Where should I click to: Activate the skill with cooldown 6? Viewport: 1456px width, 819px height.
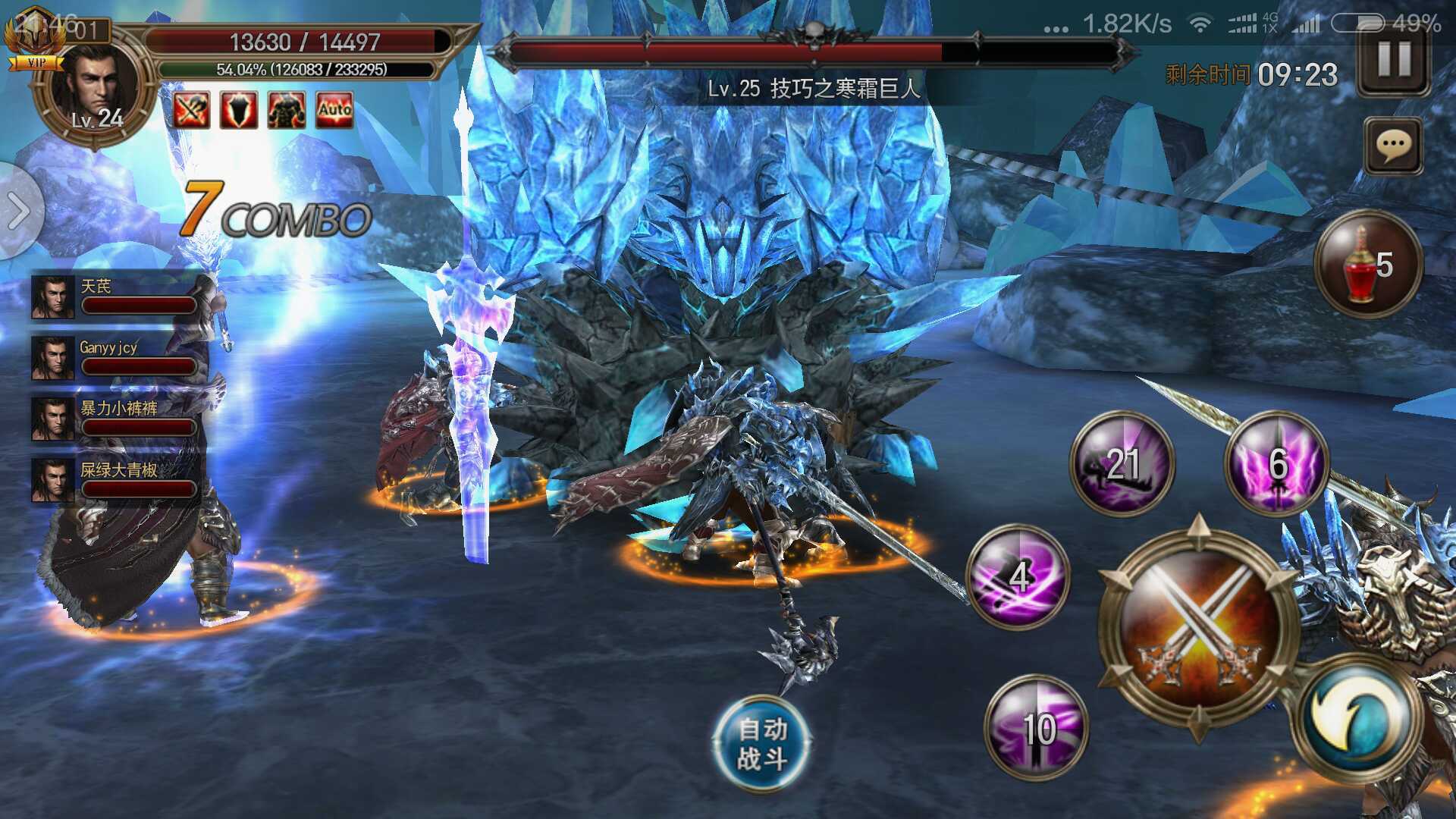click(x=1277, y=463)
